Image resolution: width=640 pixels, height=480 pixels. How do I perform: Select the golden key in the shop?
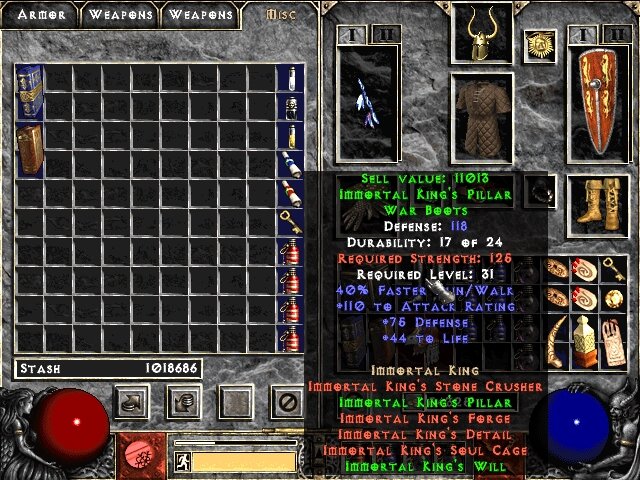(290, 222)
